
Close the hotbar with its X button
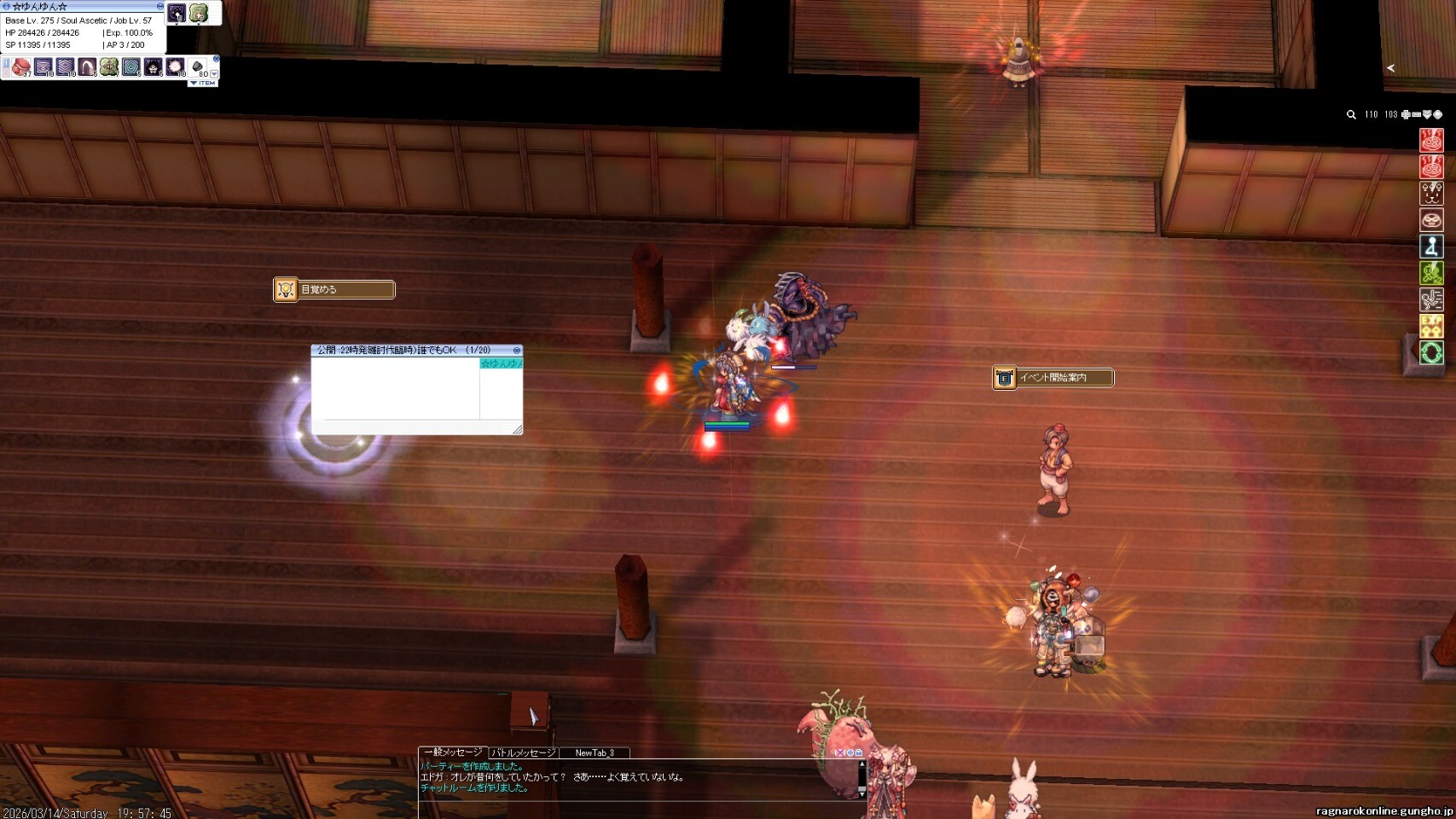click(x=216, y=59)
